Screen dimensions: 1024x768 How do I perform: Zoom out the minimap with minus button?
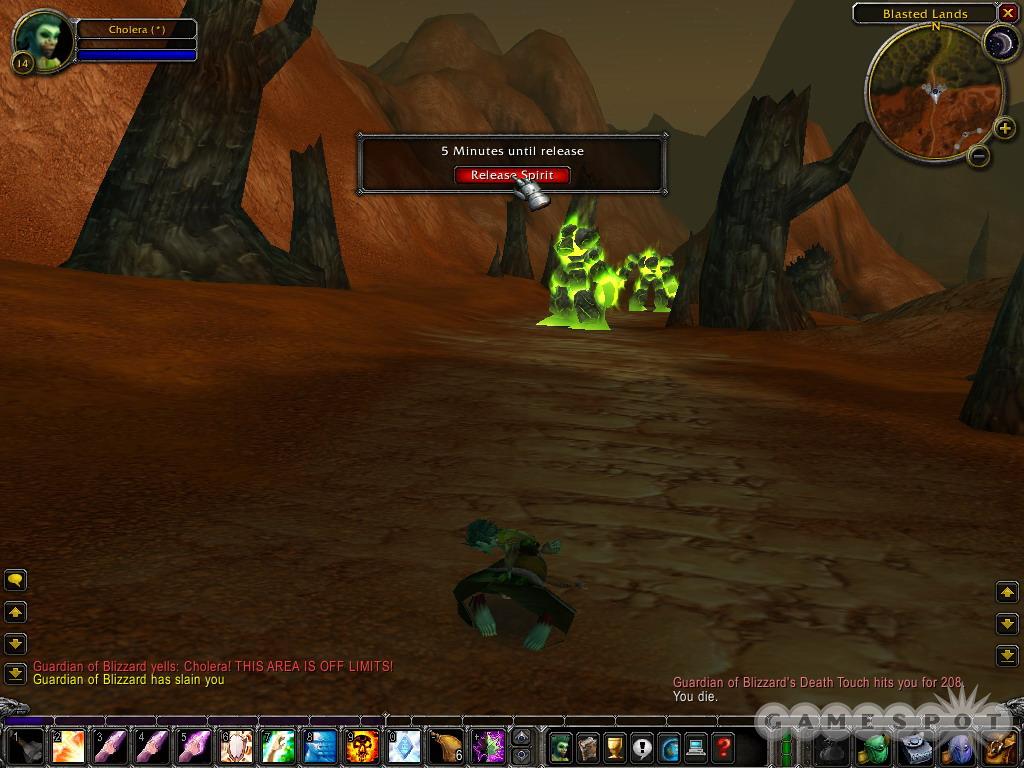(979, 155)
